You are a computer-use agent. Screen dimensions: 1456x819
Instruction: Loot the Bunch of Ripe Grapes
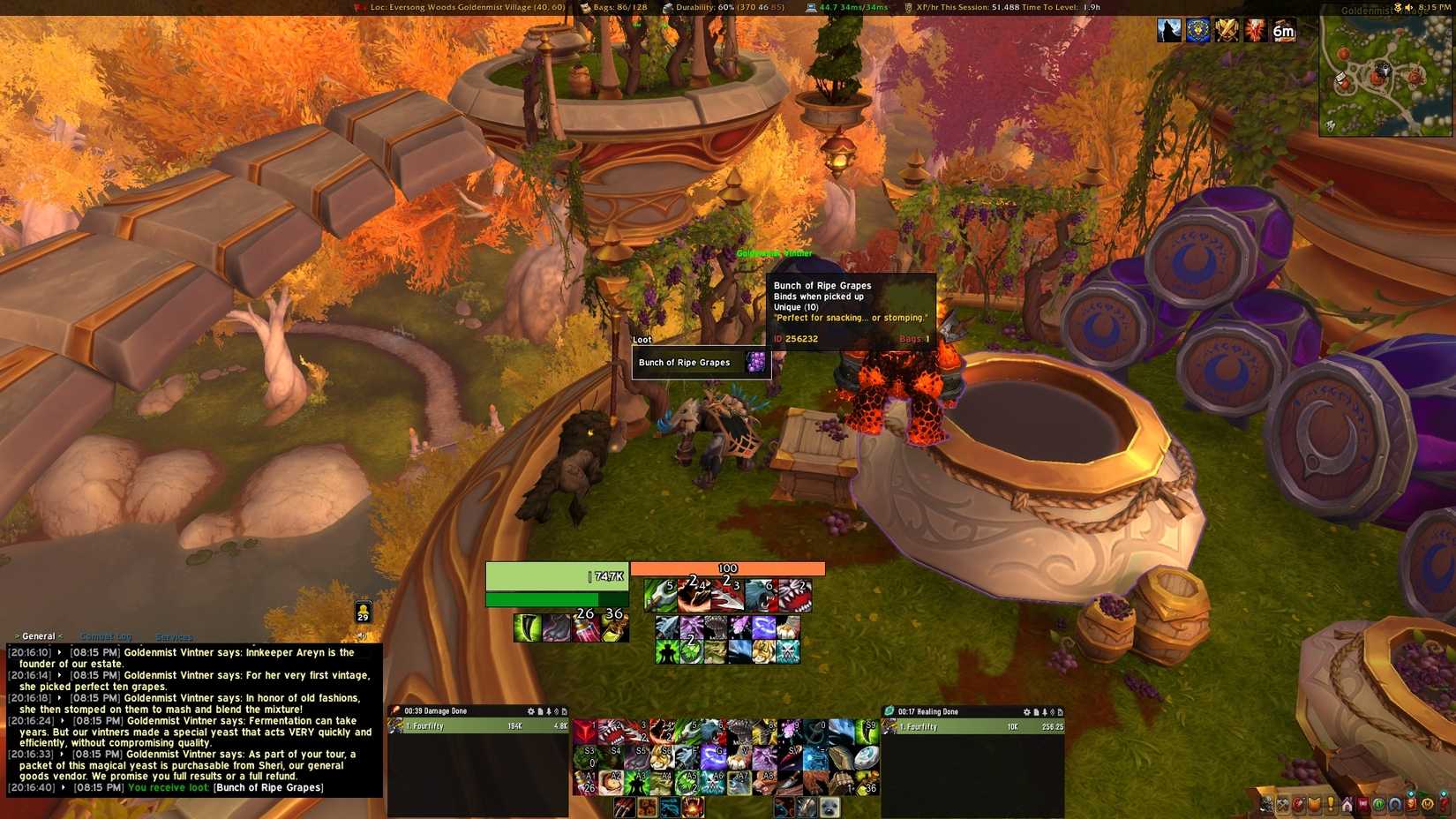tap(702, 363)
